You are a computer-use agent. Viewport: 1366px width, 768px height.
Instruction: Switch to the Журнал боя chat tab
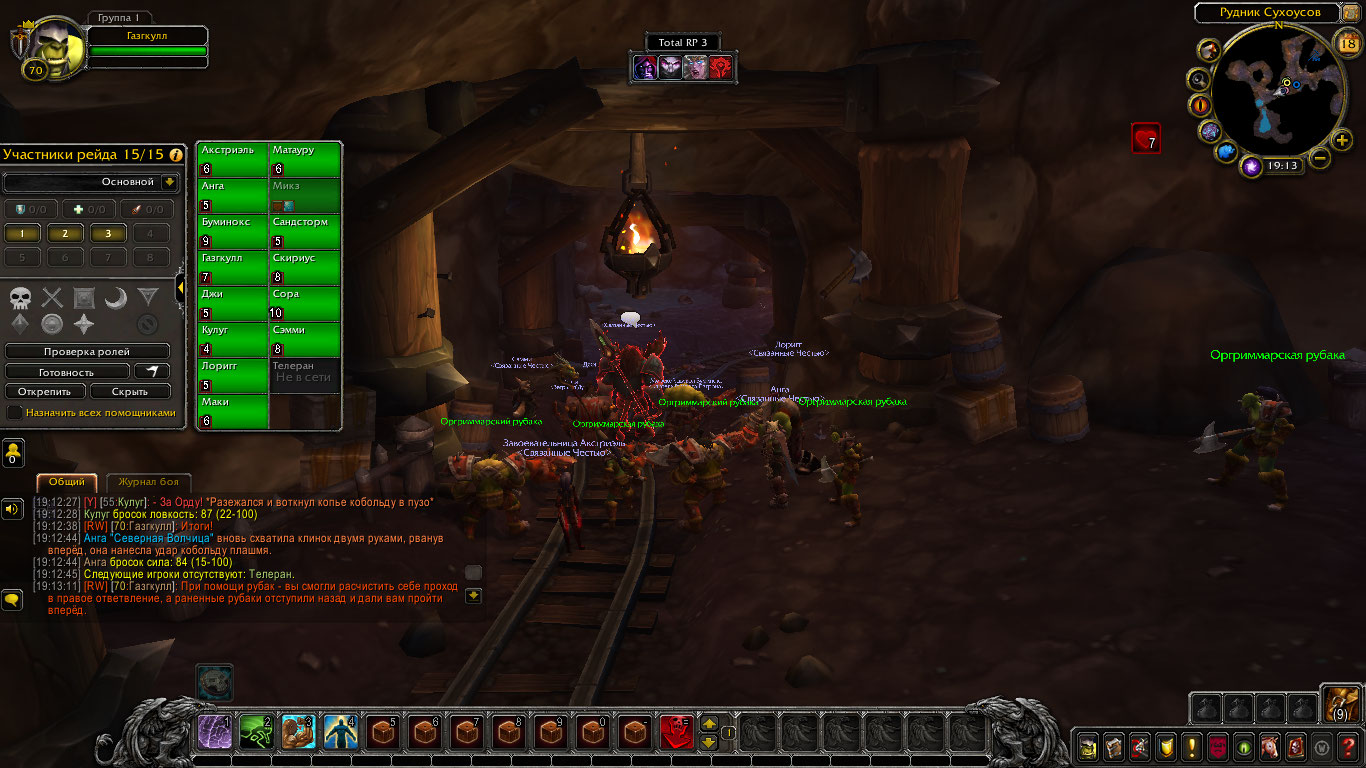click(141, 482)
